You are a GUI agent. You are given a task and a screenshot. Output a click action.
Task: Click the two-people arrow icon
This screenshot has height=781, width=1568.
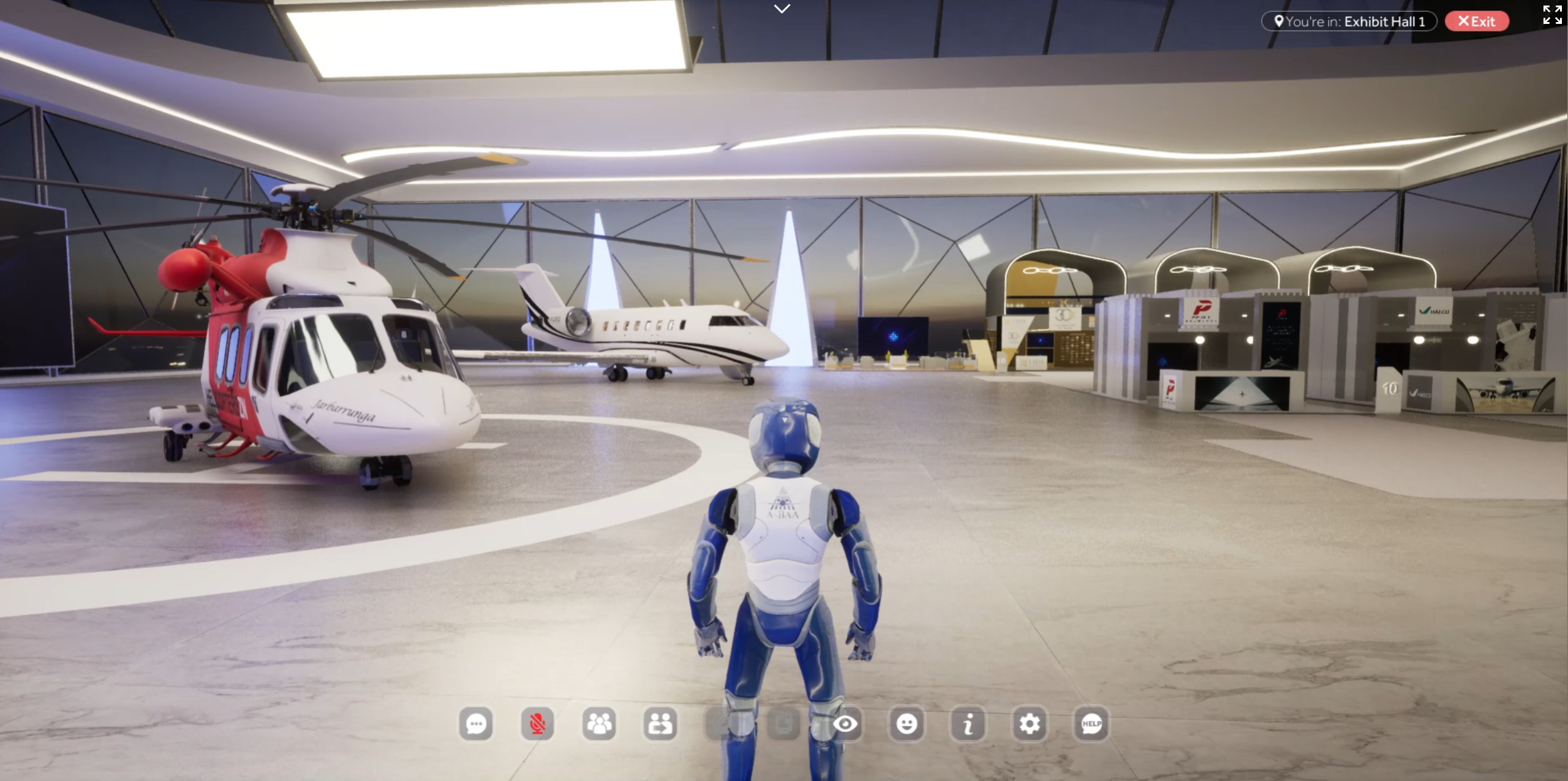click(660, 724)
